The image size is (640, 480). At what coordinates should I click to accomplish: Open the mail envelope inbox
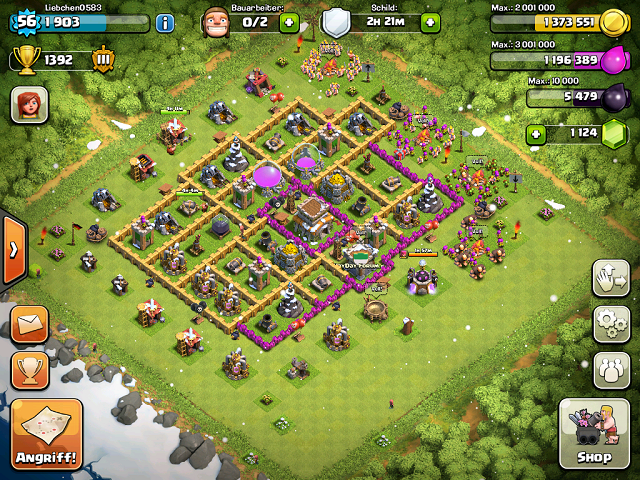[30, 324]
